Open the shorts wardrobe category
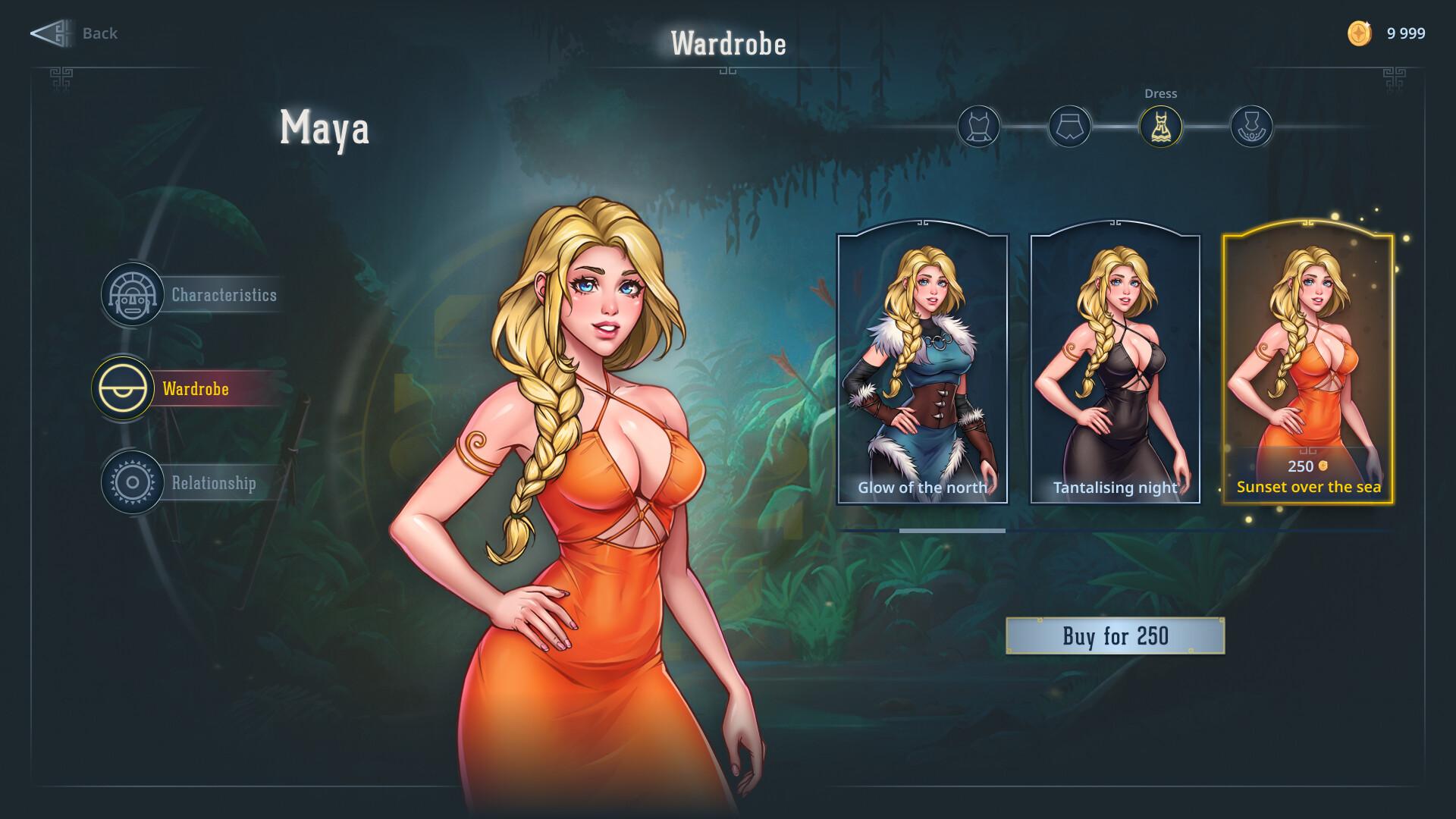This screenshot has width=1456, height=819. [1070, 127]
